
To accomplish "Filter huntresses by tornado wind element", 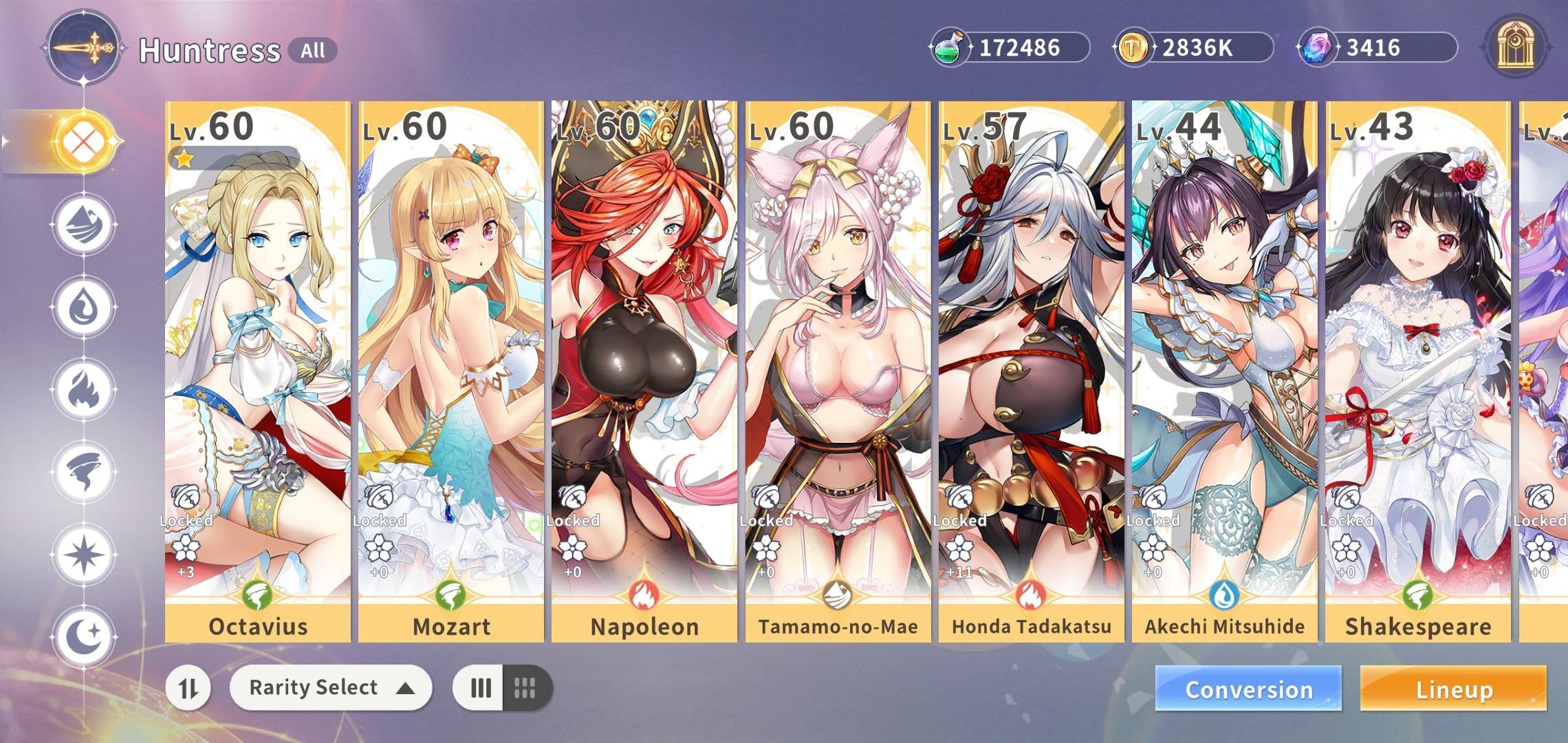I will coord(84,472).
